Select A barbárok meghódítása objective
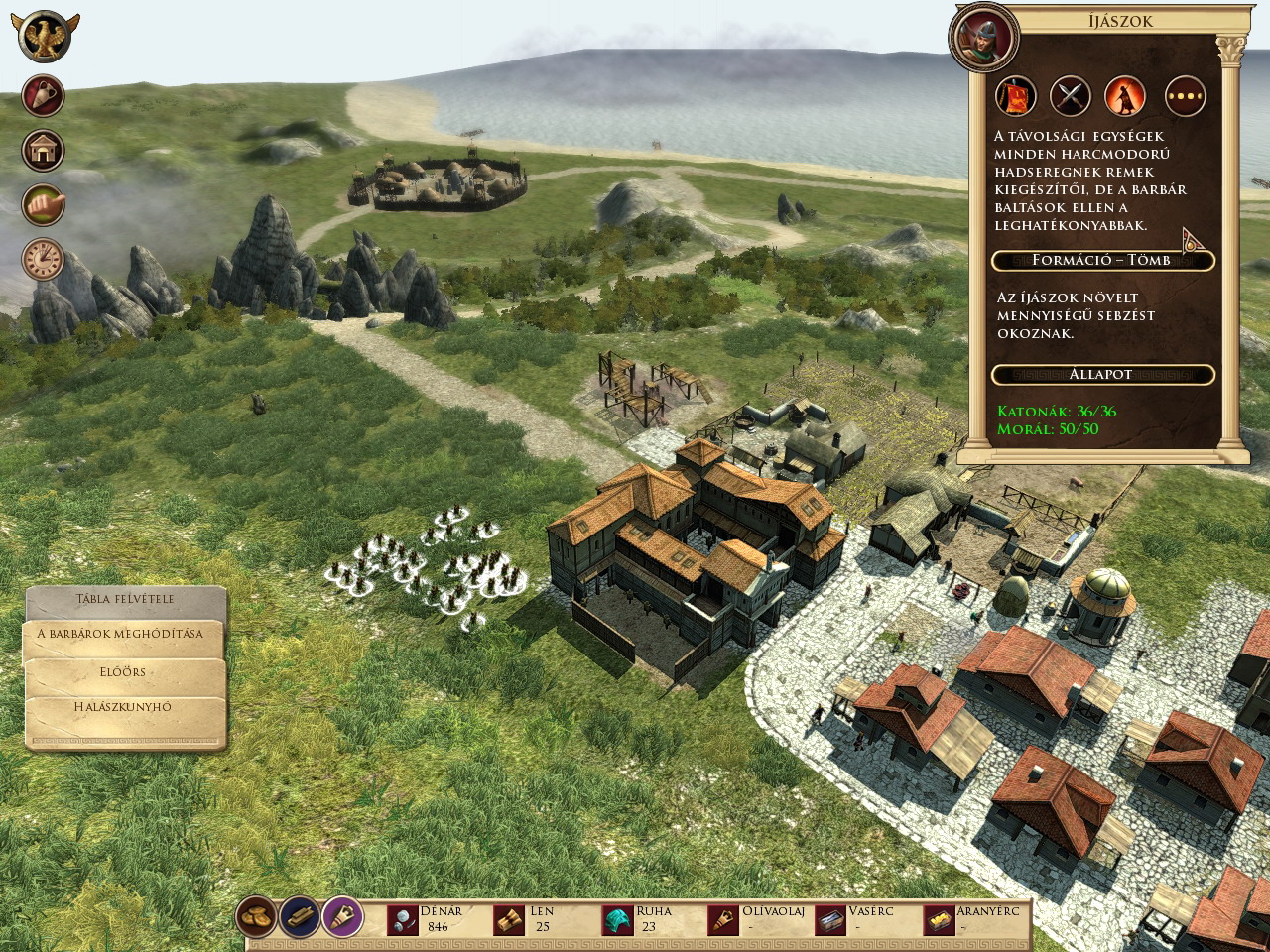 [x=120, y=635]
